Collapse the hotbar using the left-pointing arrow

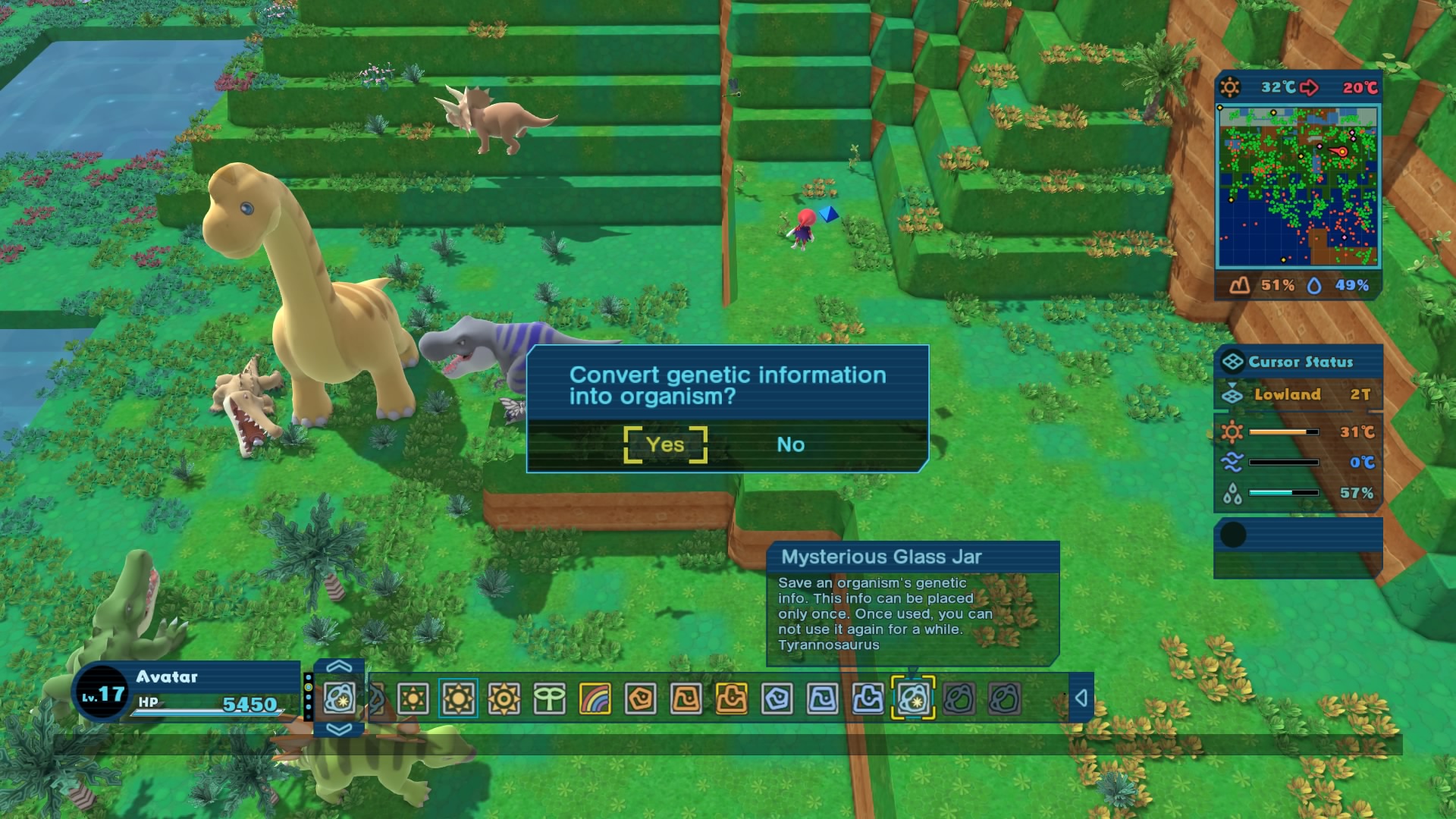point(1081,699)
